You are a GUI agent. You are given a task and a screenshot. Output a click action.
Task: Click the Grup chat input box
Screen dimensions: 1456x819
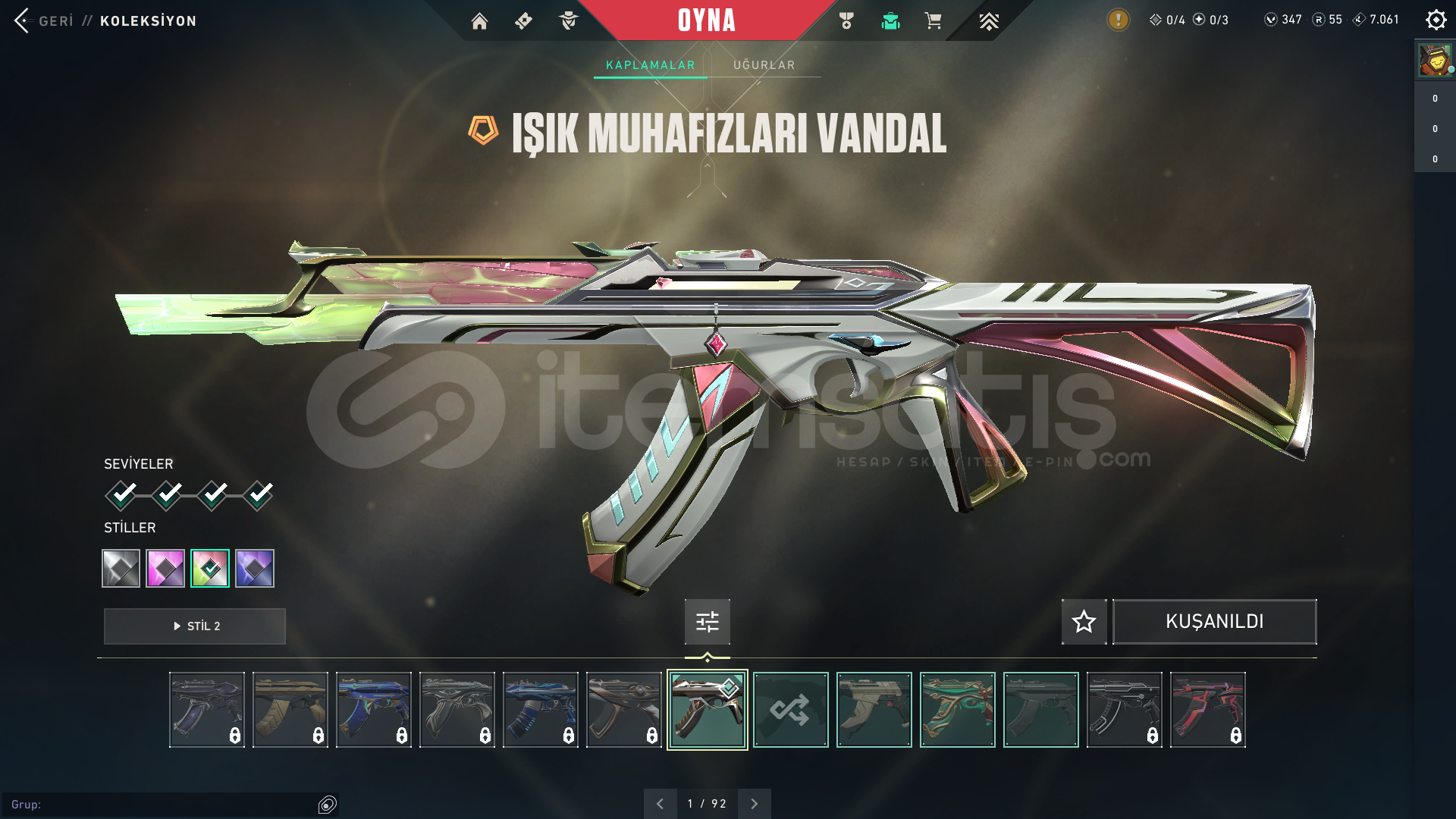[x=159, y=805]
